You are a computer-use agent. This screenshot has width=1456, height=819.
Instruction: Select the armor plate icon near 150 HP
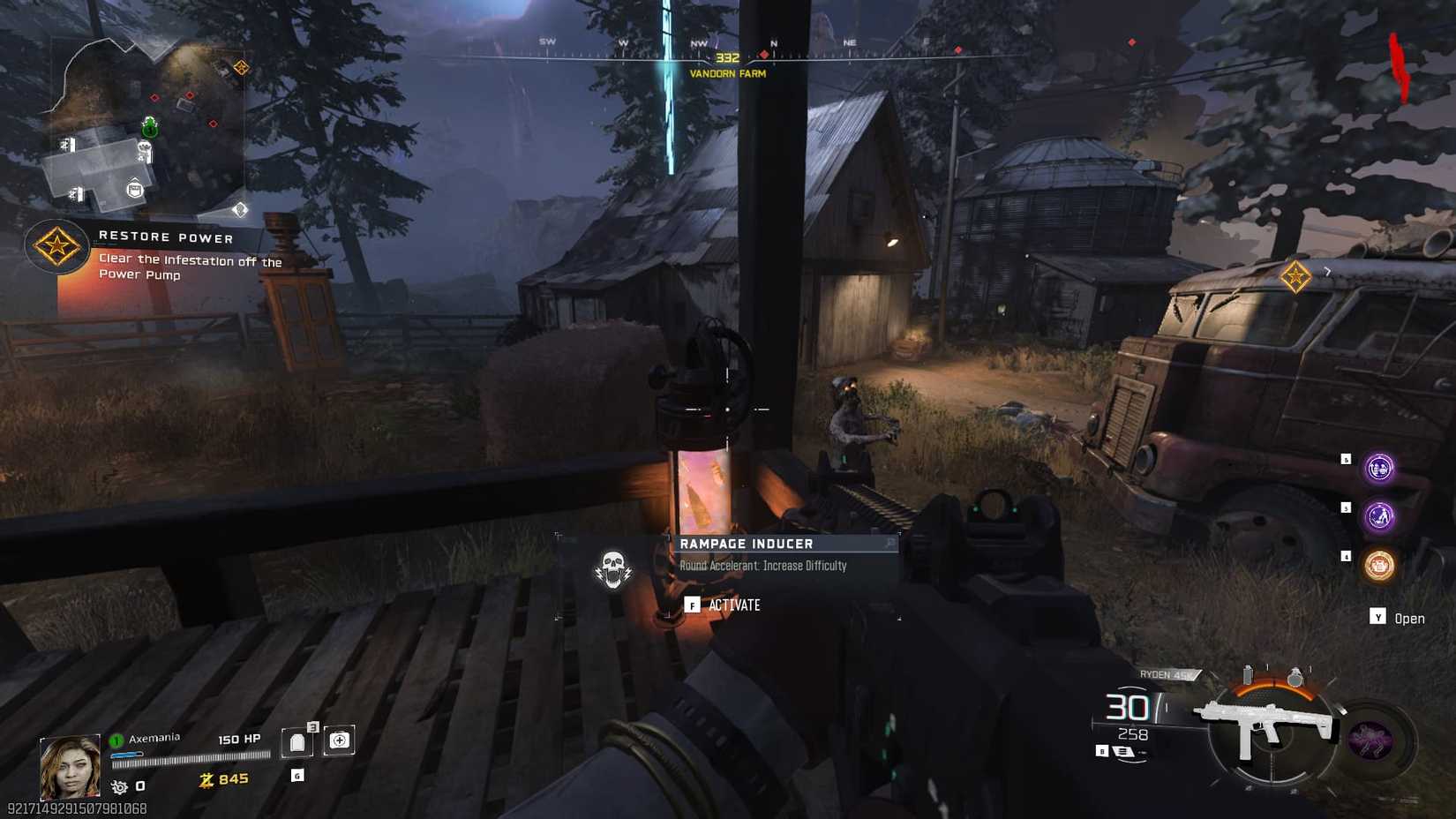coord(296,743)
